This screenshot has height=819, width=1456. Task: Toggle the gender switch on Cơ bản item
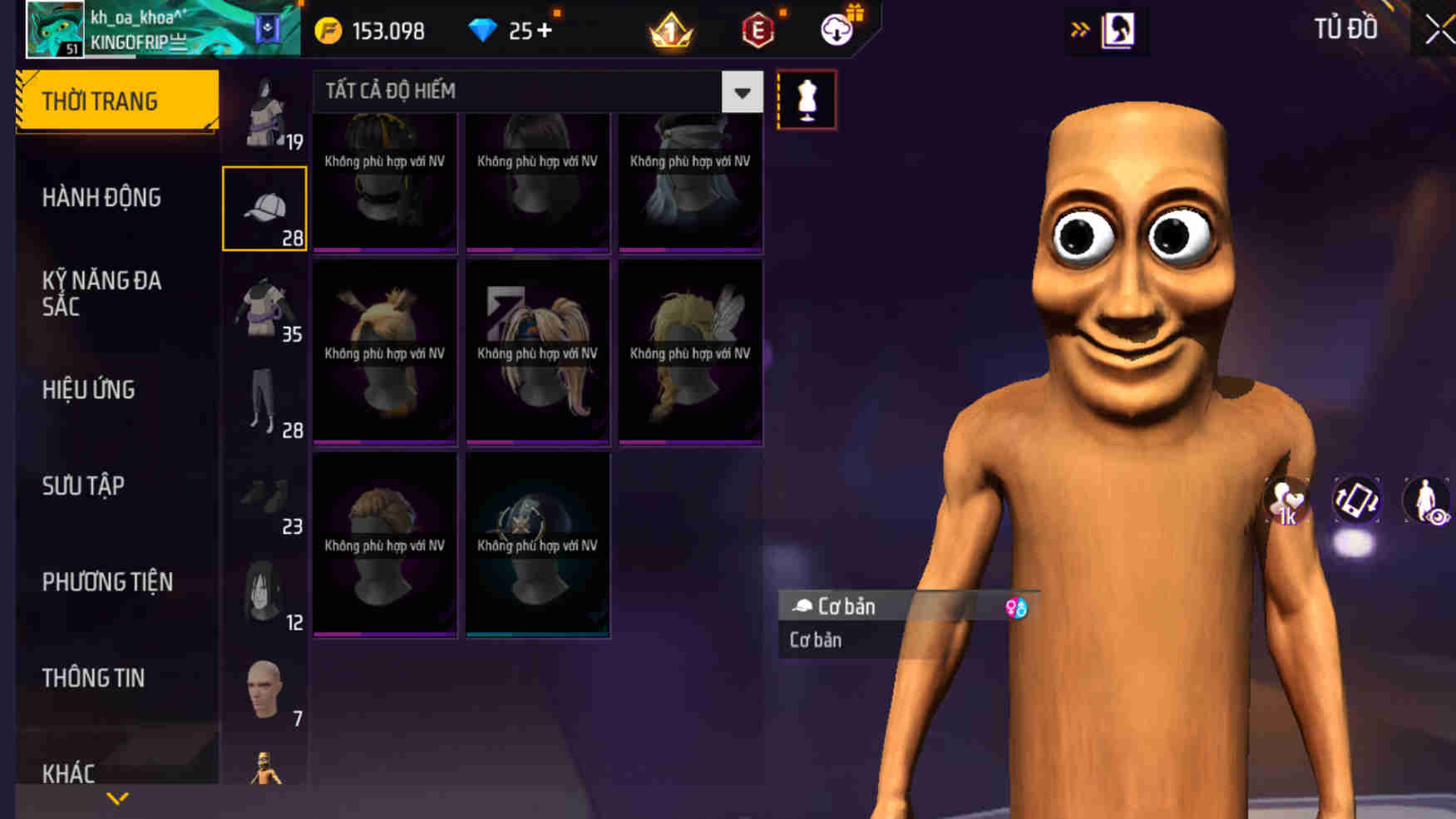coord(1015,607)
